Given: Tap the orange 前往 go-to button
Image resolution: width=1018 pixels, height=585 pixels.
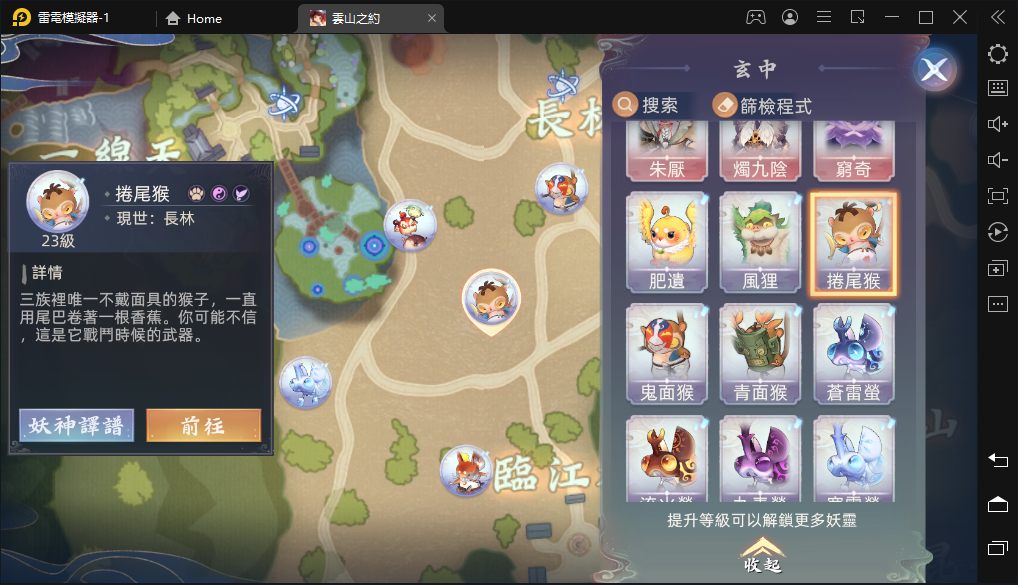Looking at the screenshot, I should pyautogui.click(x=203, y=425).
